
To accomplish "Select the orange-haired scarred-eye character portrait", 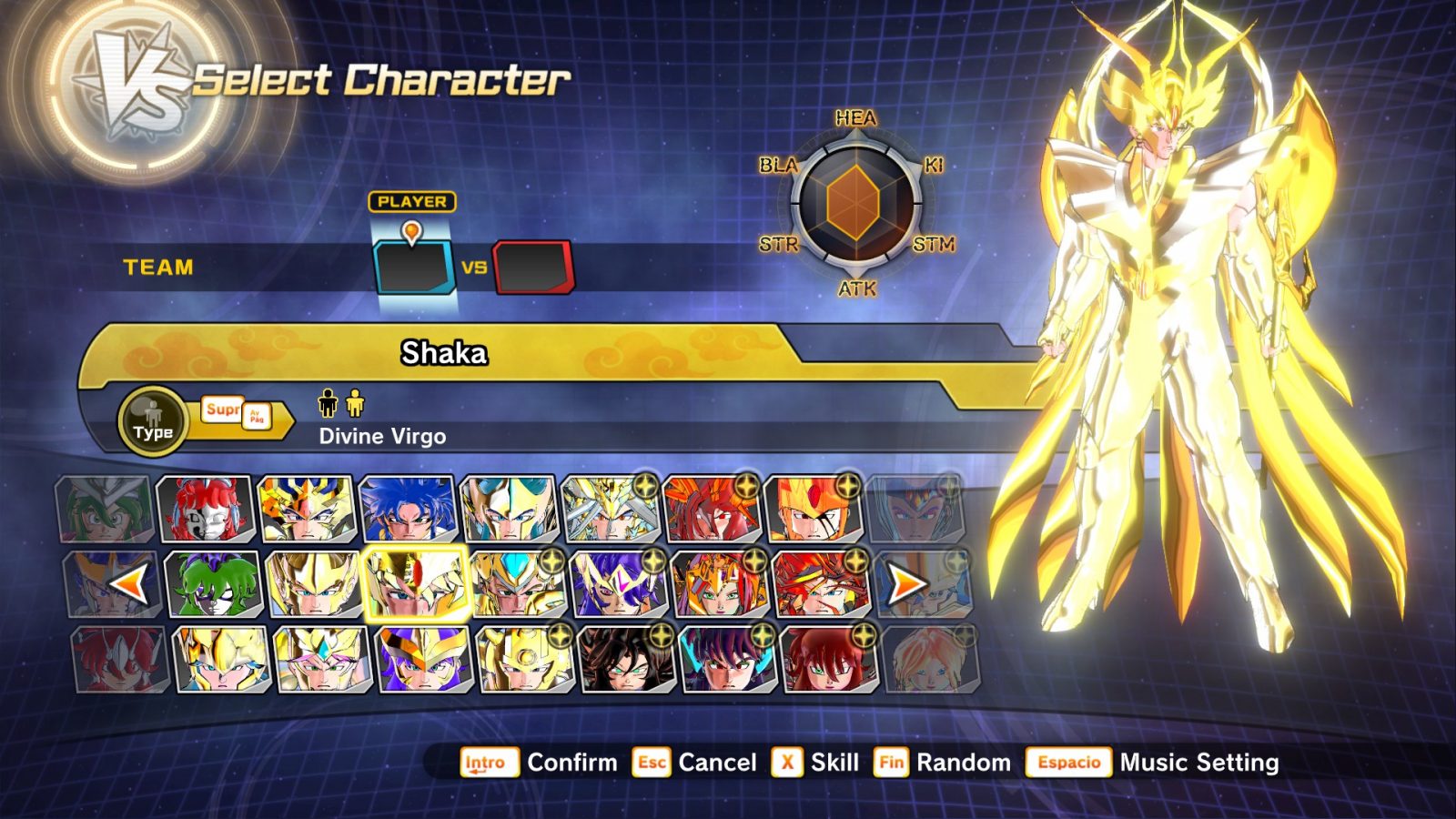I will click(x=813, y=510).
